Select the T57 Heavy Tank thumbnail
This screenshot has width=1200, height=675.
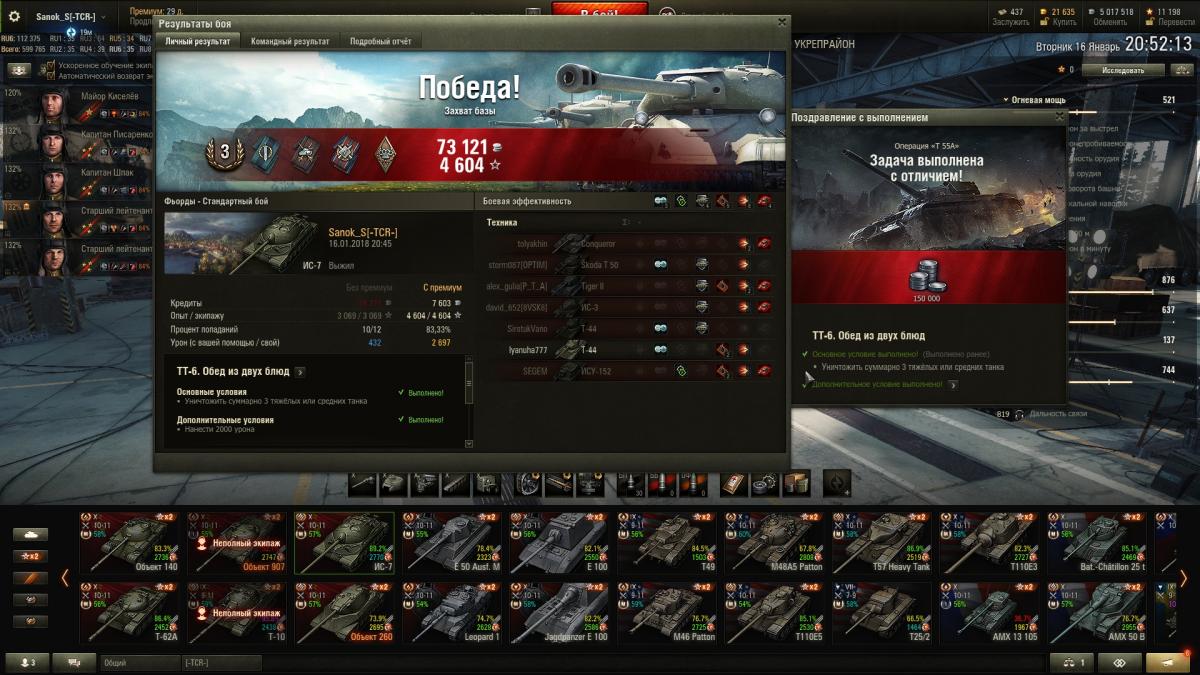click(x=882, y=542)
